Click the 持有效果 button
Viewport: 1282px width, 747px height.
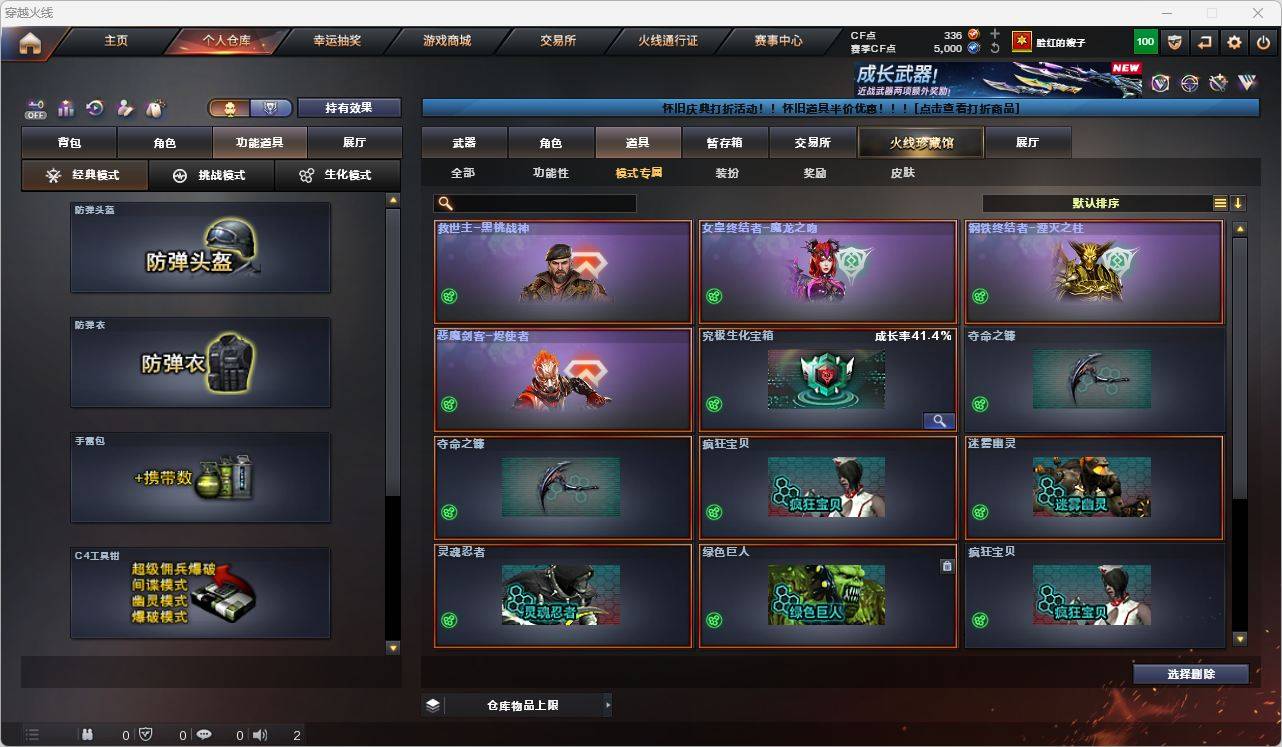[348, 107]
